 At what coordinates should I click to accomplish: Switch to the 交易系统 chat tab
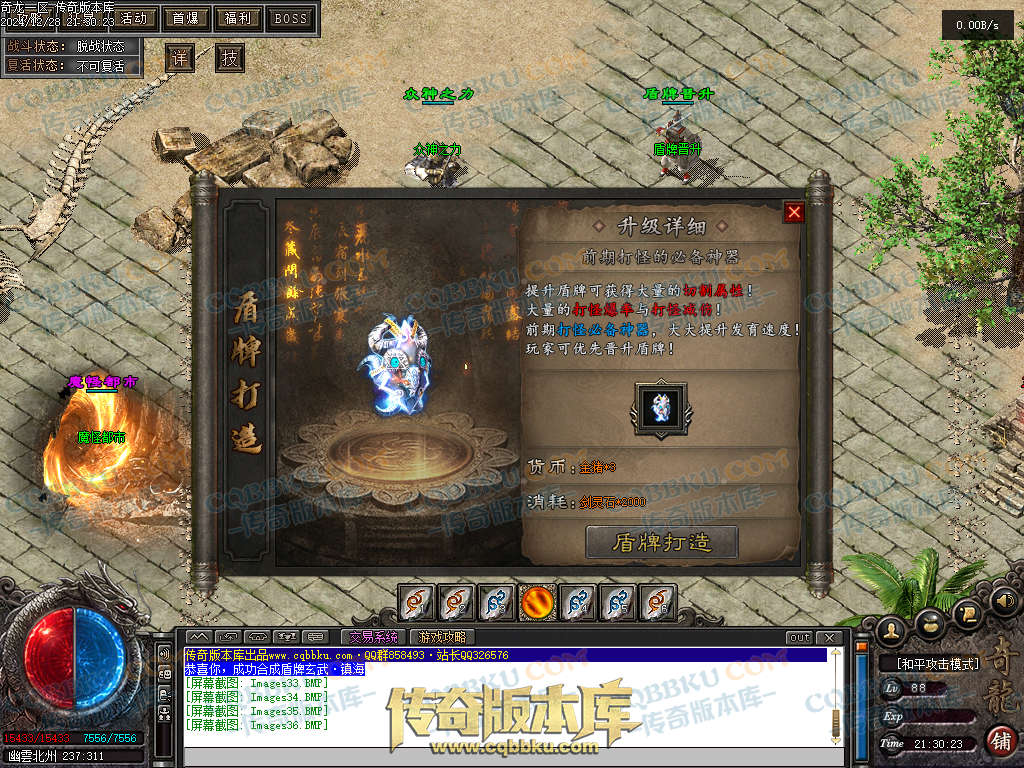click(372, 637)
